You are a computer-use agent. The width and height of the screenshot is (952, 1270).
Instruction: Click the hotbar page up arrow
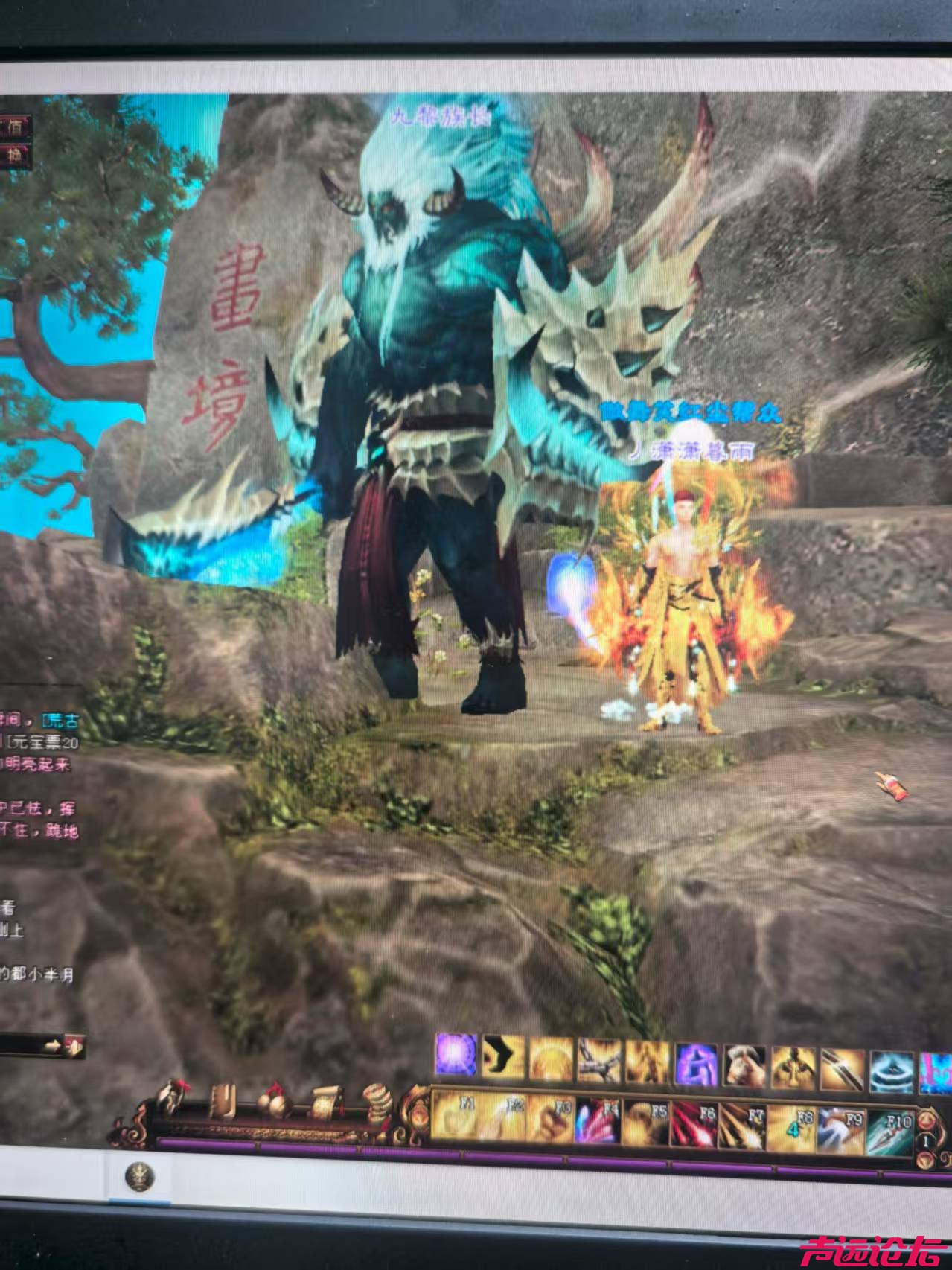[x=926, y=1120]
